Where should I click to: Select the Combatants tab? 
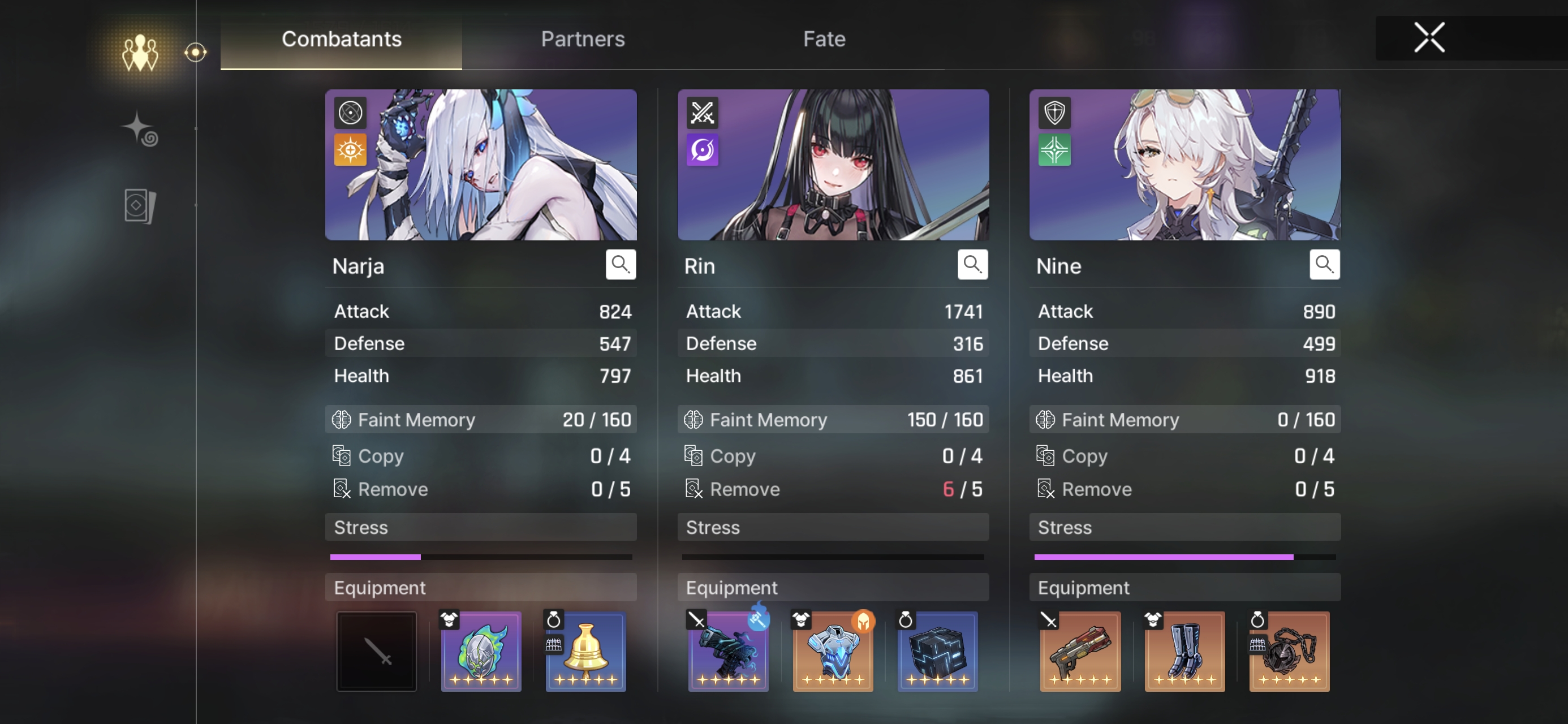[341, 39]
